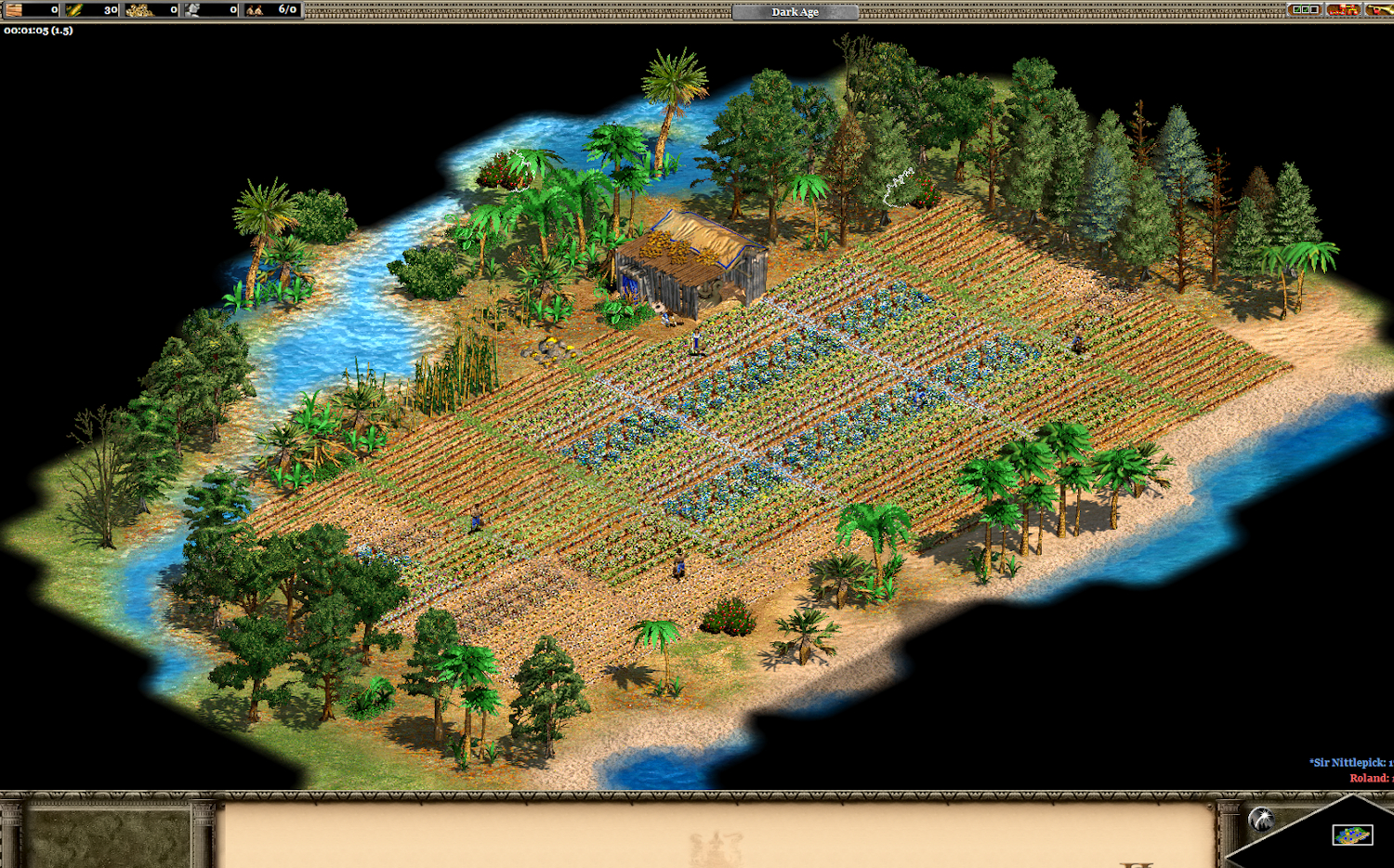Open the Tech Tree via its node-diagram icon

[x=1344, y=9]
